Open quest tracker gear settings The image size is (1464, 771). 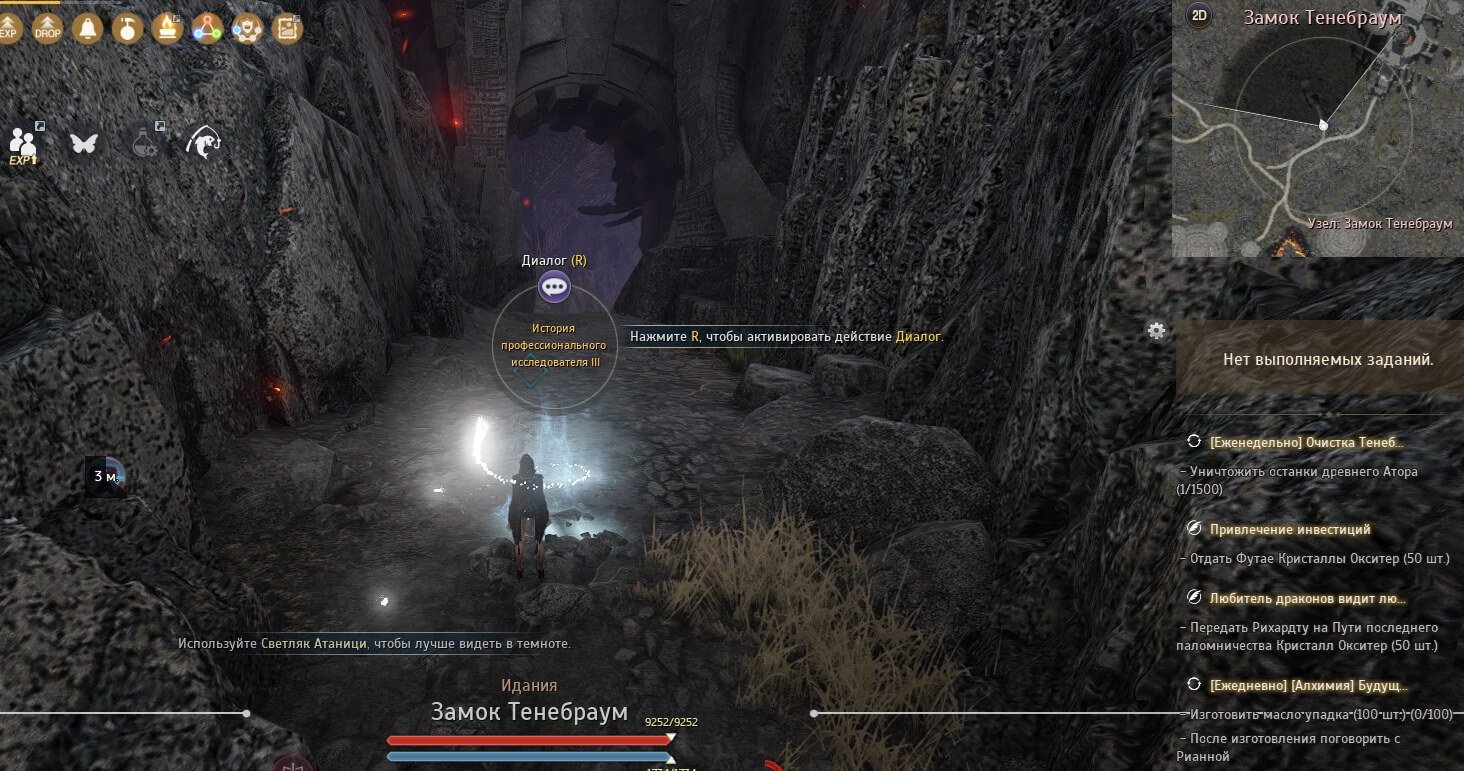pos(1157,330)
